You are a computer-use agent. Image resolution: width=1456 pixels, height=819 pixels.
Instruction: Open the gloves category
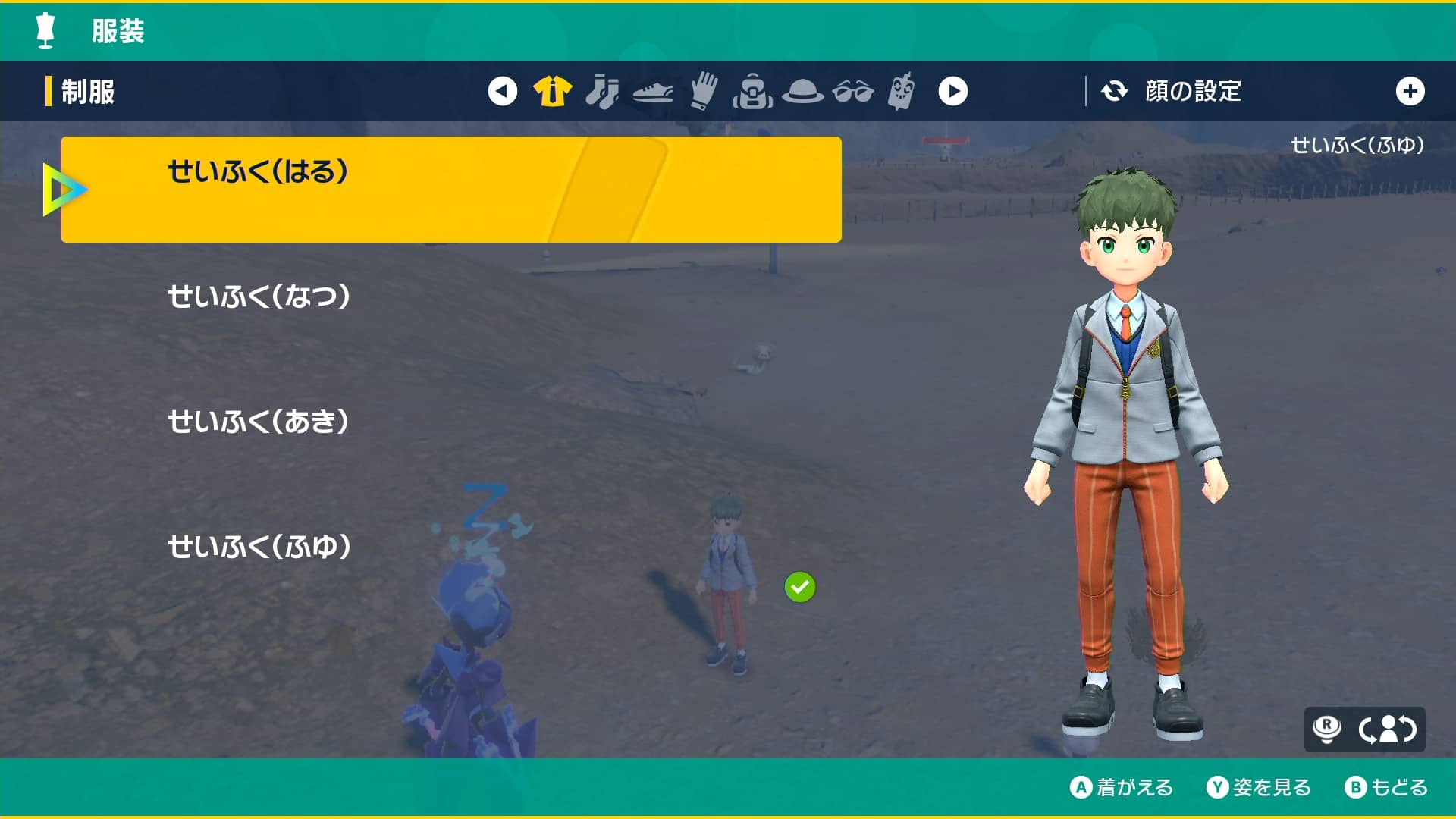[704, 90]
